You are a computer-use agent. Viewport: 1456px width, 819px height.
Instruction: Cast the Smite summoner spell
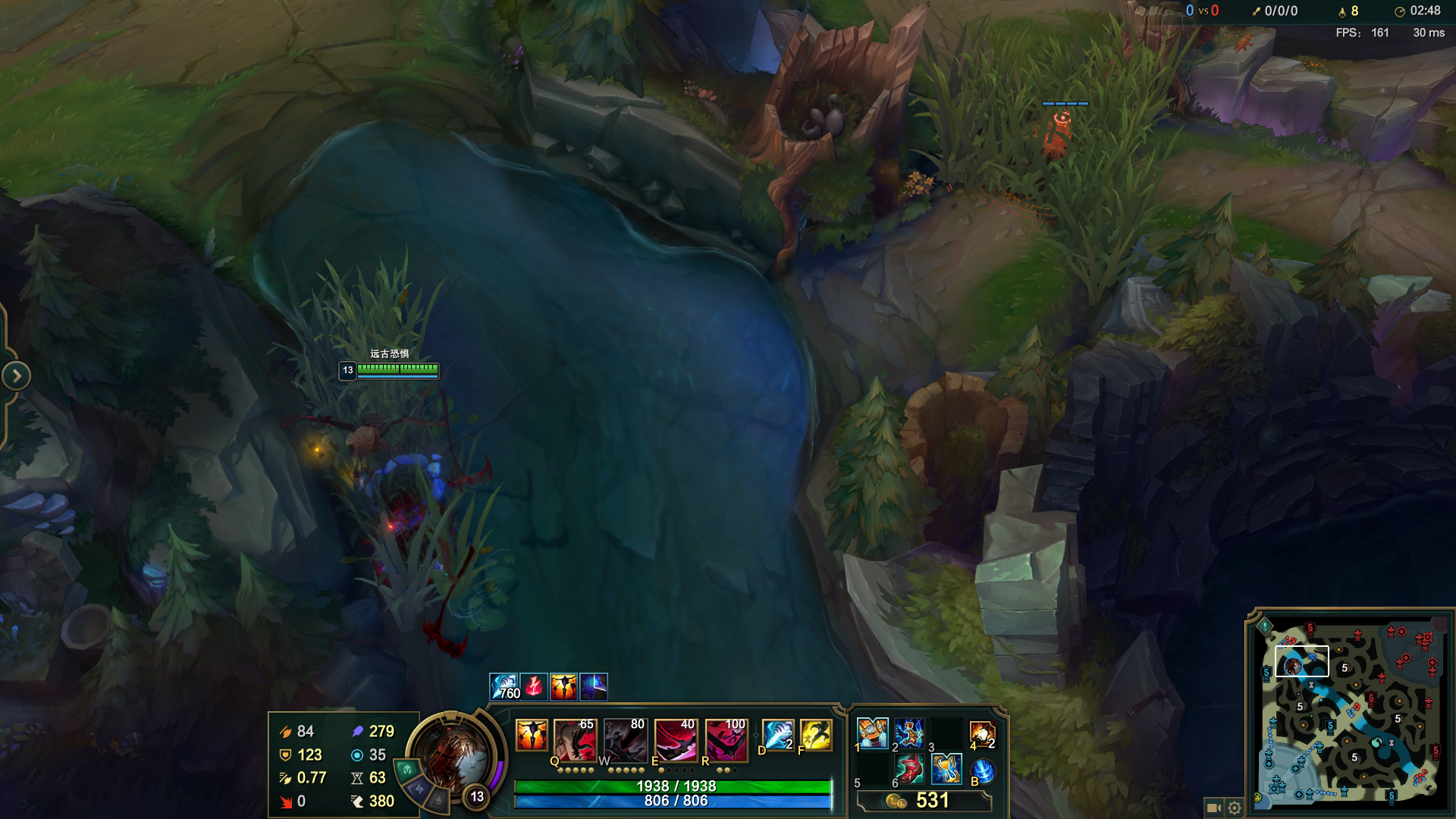[778, 735]
